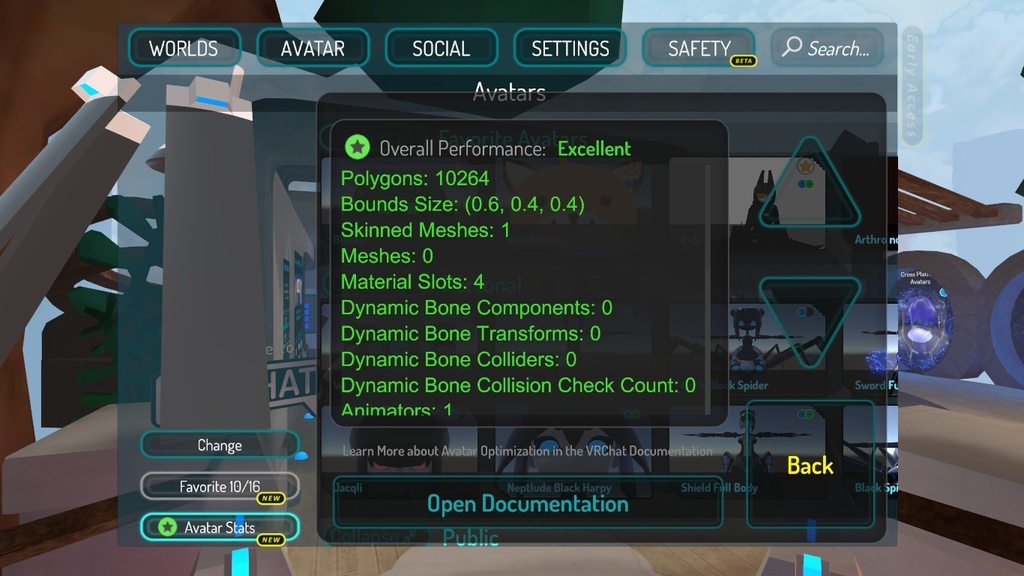Screen dimensions: 1024x576
Task: Toggle the Avatar Stats button
Action: (219, 527)
